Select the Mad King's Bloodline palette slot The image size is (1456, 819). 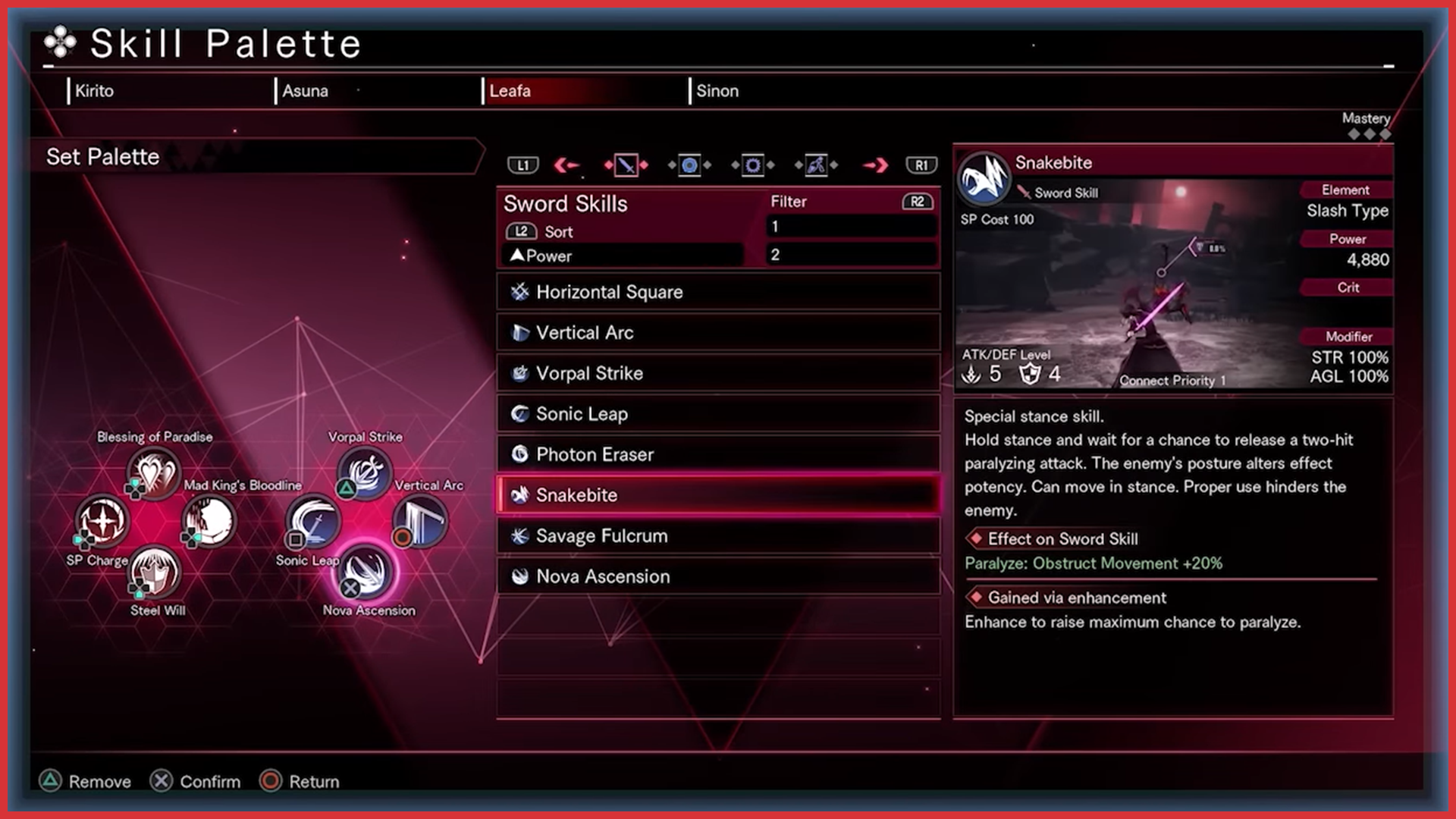click(209, 521)
